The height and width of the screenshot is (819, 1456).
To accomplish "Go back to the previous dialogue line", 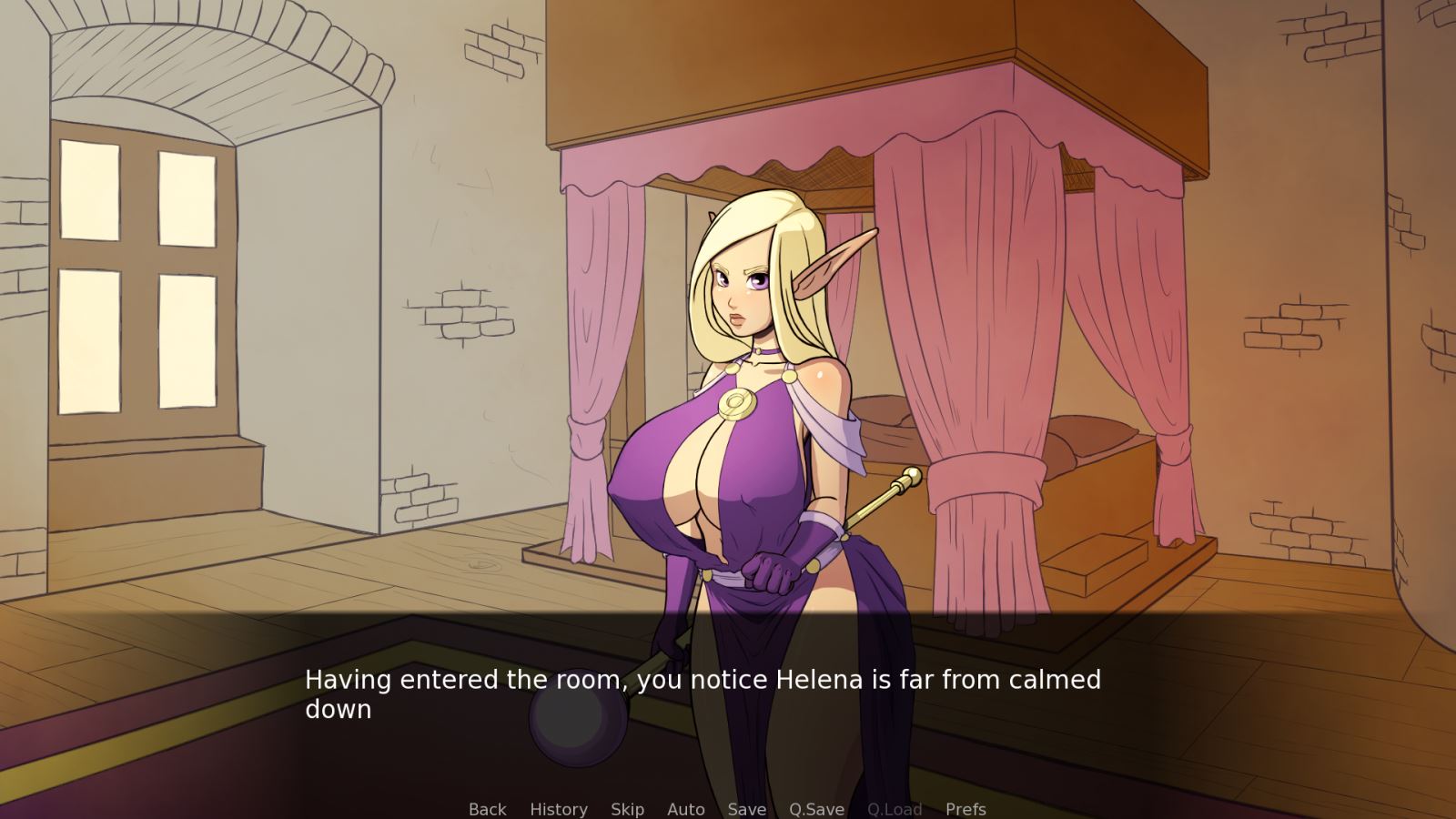I will [x=487, y=809].
